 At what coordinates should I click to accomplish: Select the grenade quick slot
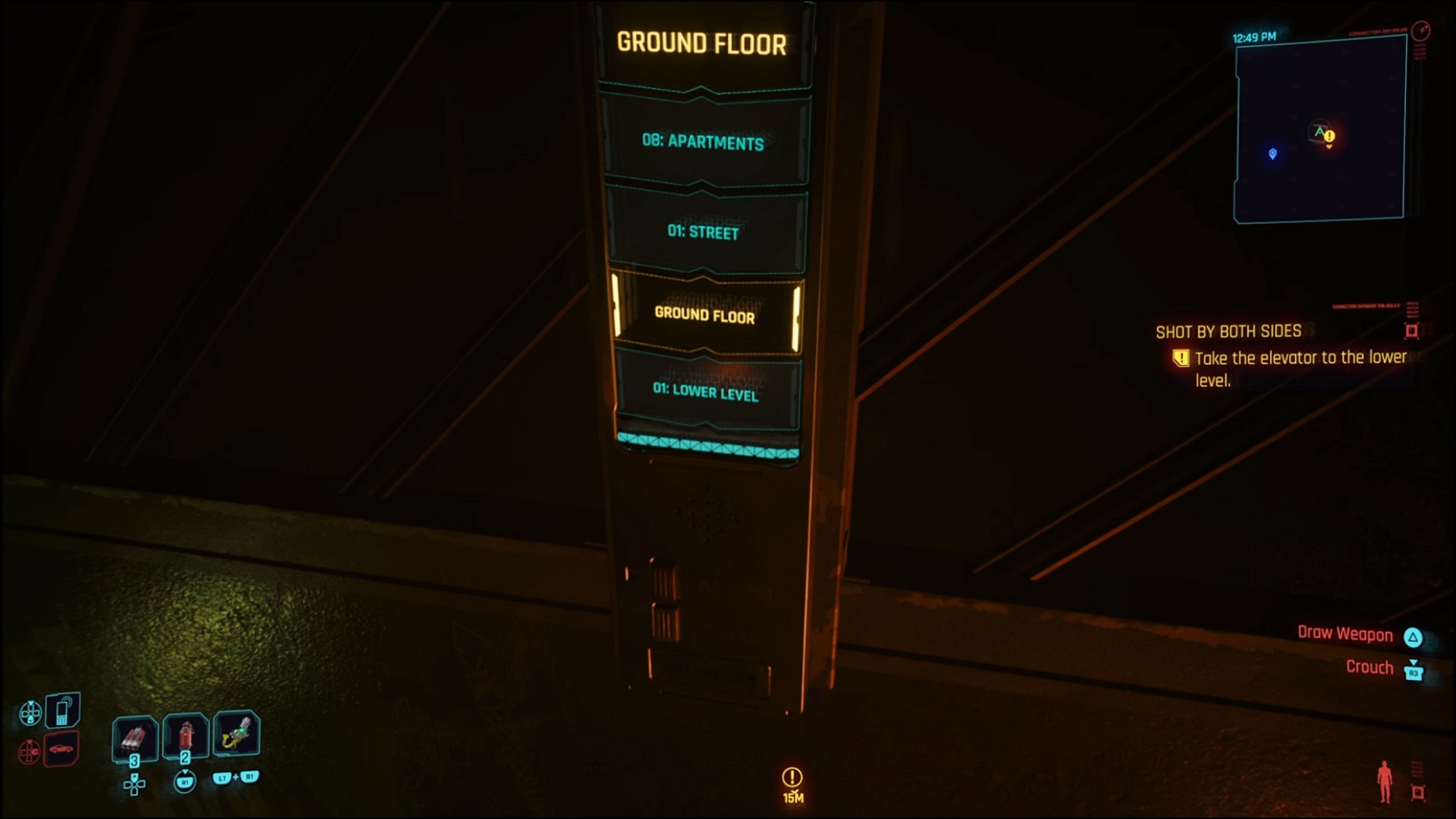point(135,737)
